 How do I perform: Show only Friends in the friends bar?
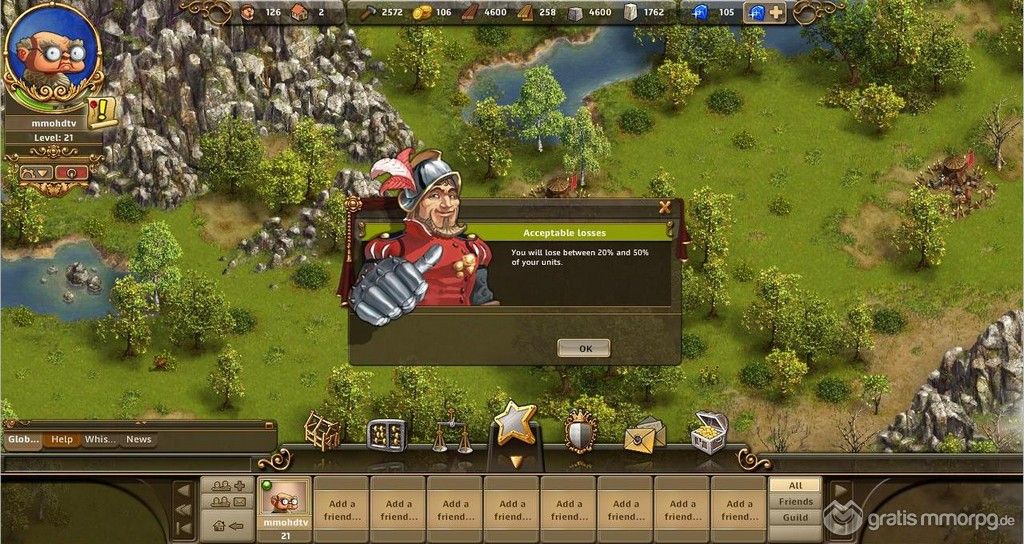pyautogui.click(x=796, y=501)
